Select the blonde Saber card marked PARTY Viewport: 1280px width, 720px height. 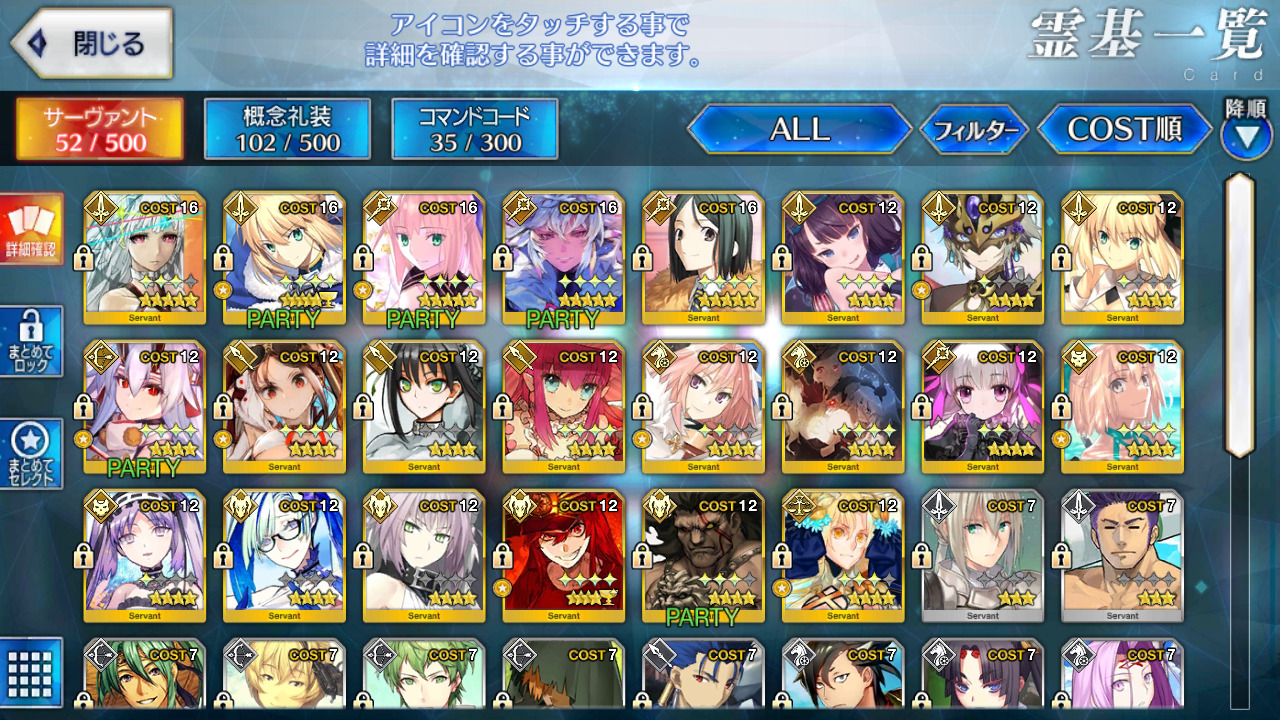click(x=284, y=258)
